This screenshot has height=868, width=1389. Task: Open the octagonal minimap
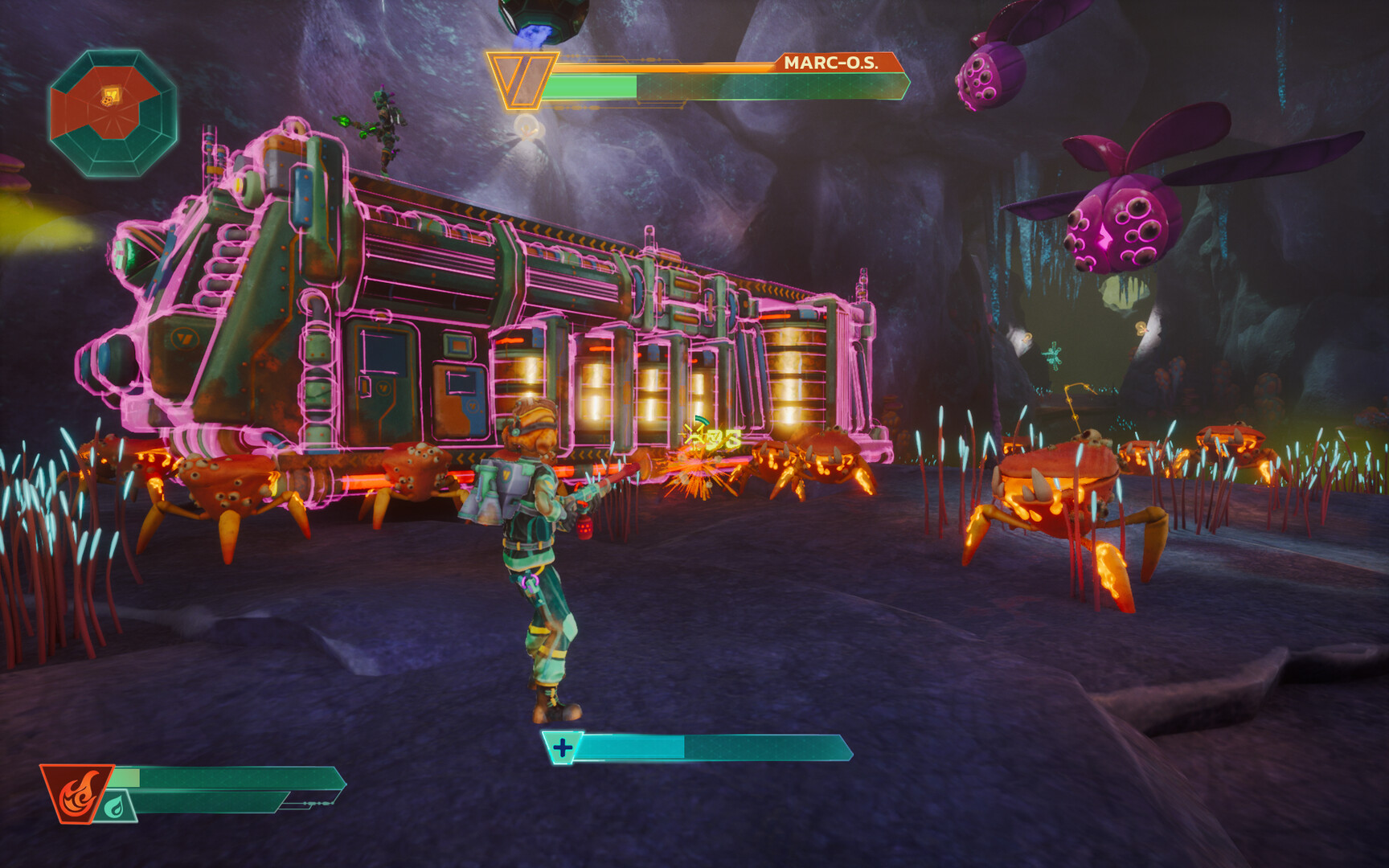coord(113,113)
